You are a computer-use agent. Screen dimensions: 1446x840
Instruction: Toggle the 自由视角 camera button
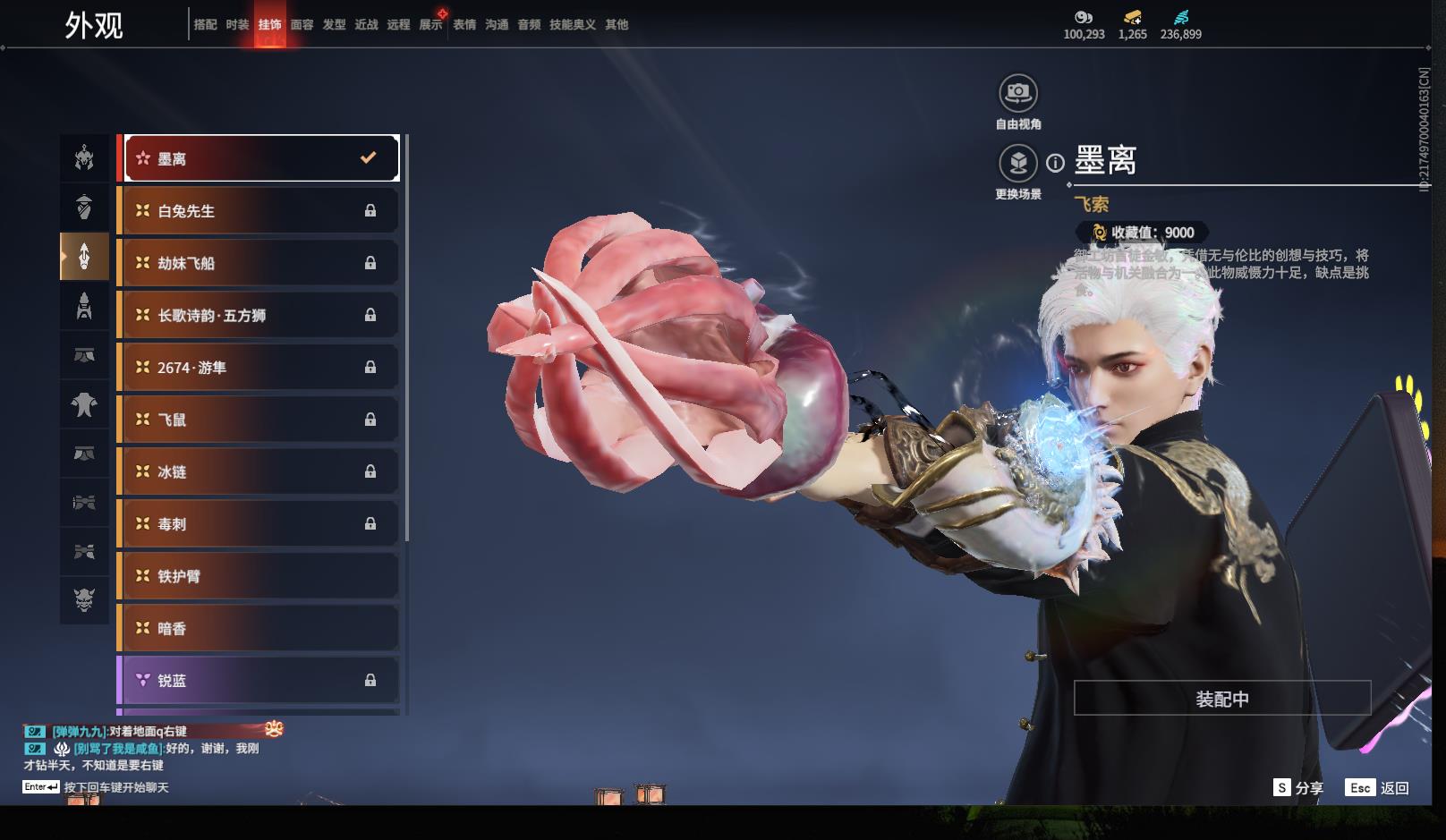coord(1018,93)
